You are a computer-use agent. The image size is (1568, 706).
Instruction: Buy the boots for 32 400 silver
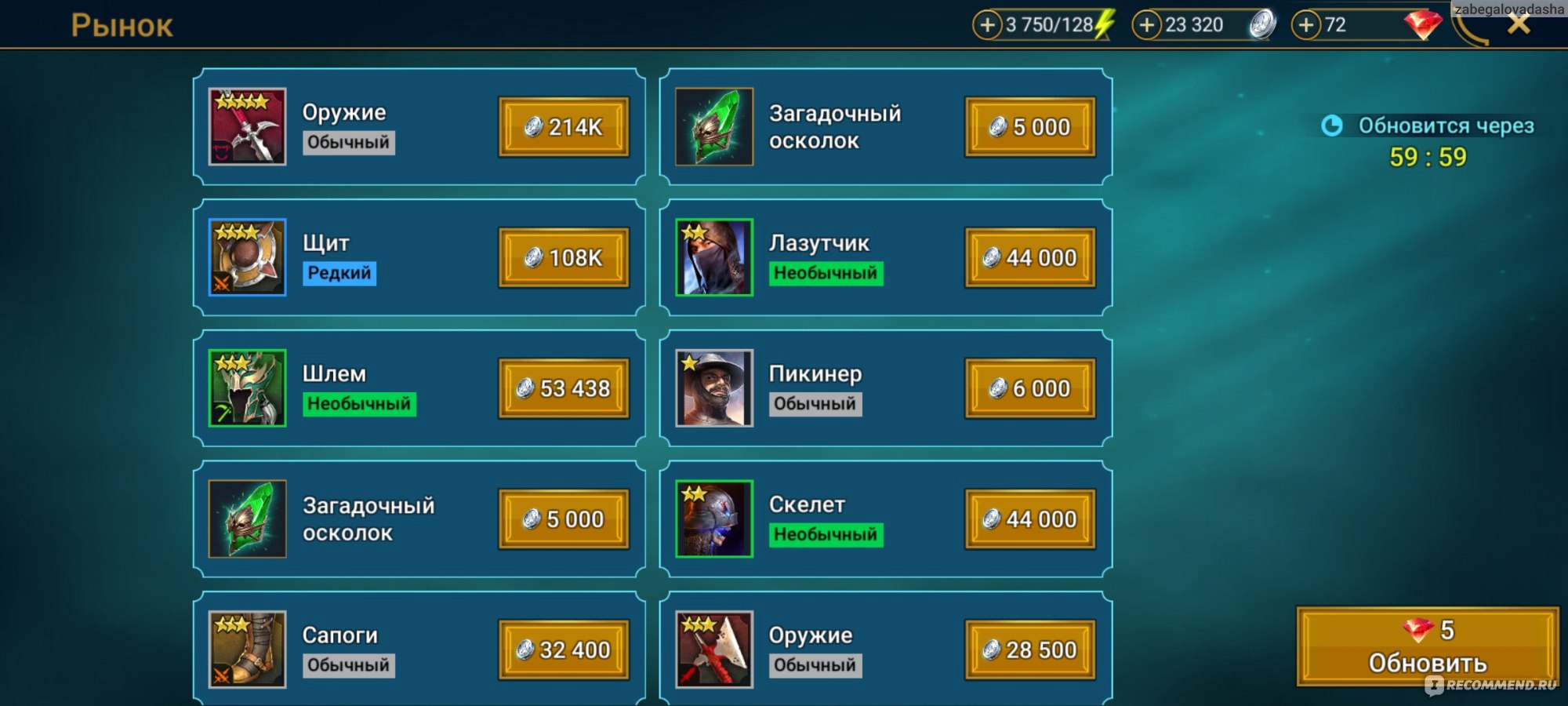pos(564,650)
